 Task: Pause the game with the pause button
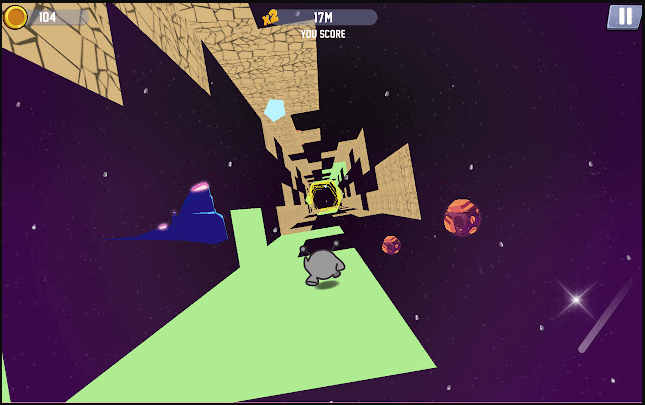click(624, 16)
